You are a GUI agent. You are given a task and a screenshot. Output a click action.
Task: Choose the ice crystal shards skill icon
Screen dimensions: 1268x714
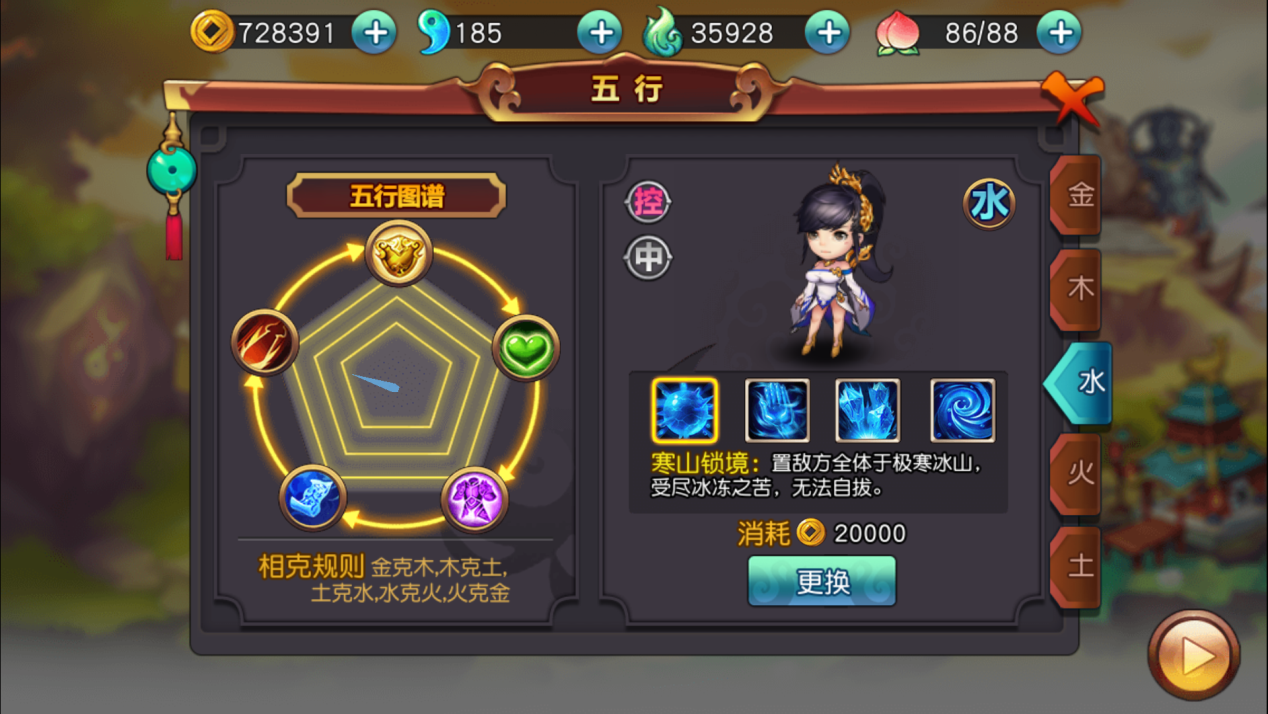click(x=868, y=410)
